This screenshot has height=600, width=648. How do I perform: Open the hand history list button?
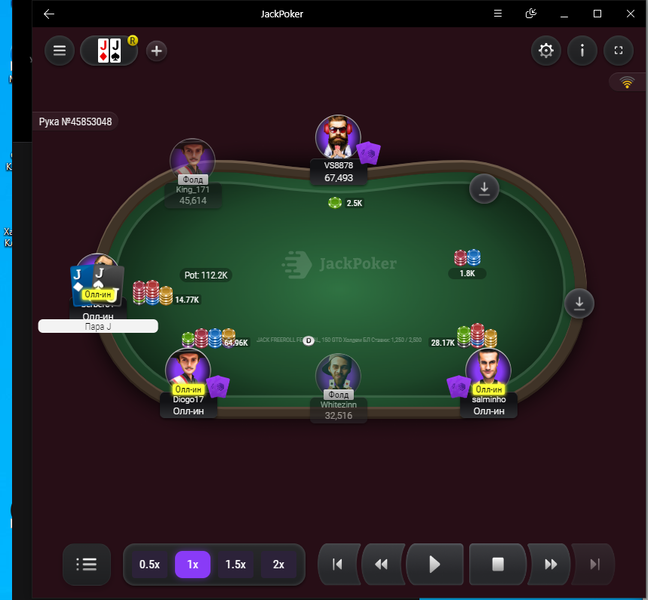click(x=87, y=564)
